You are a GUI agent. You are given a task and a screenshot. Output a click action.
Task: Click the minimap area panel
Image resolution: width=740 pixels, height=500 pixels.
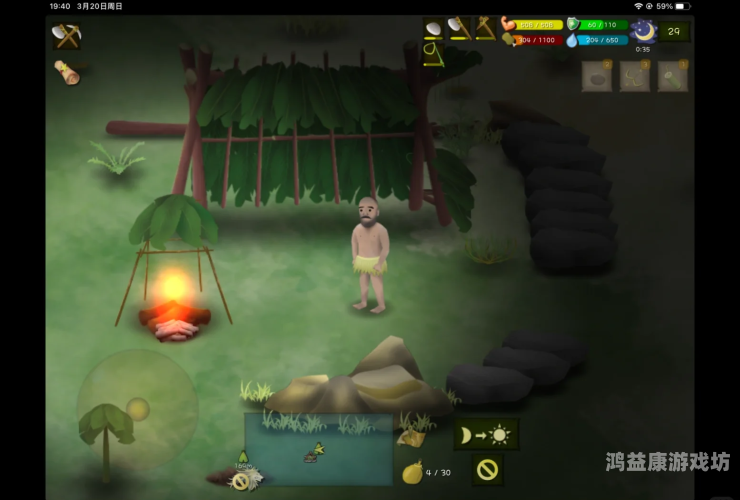[318, 449]
